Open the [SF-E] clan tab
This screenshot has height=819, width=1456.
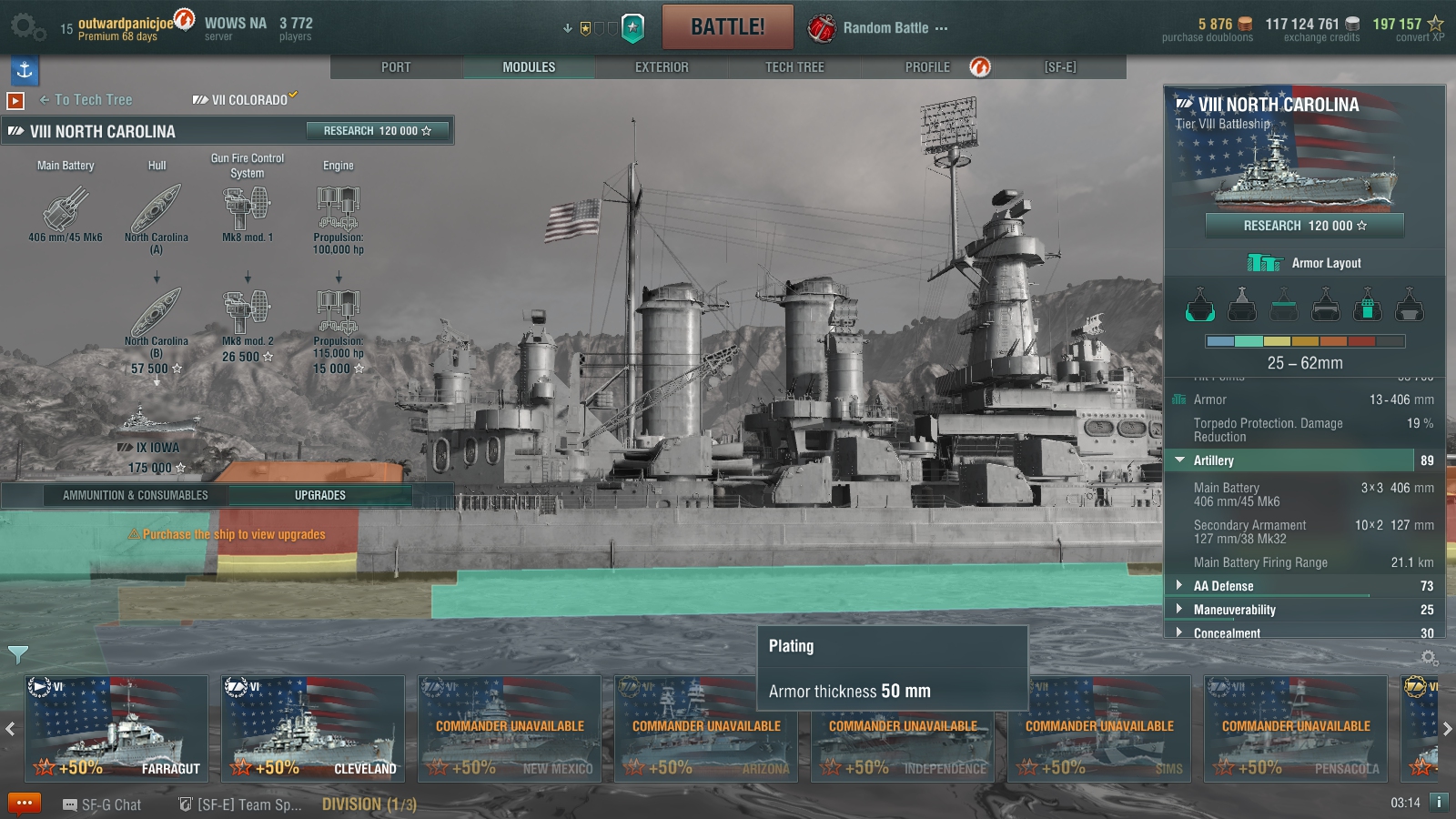1060,67
